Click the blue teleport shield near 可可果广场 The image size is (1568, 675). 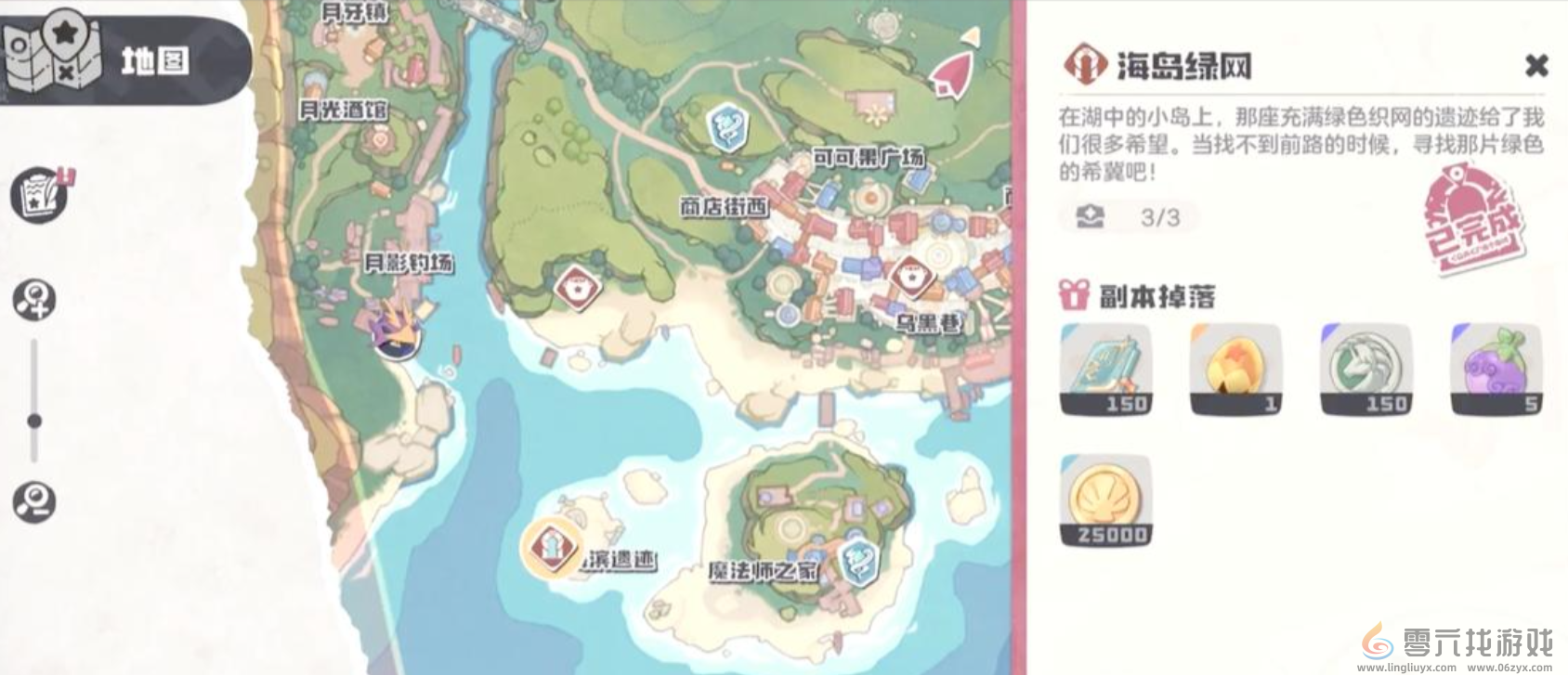[728, 124]
